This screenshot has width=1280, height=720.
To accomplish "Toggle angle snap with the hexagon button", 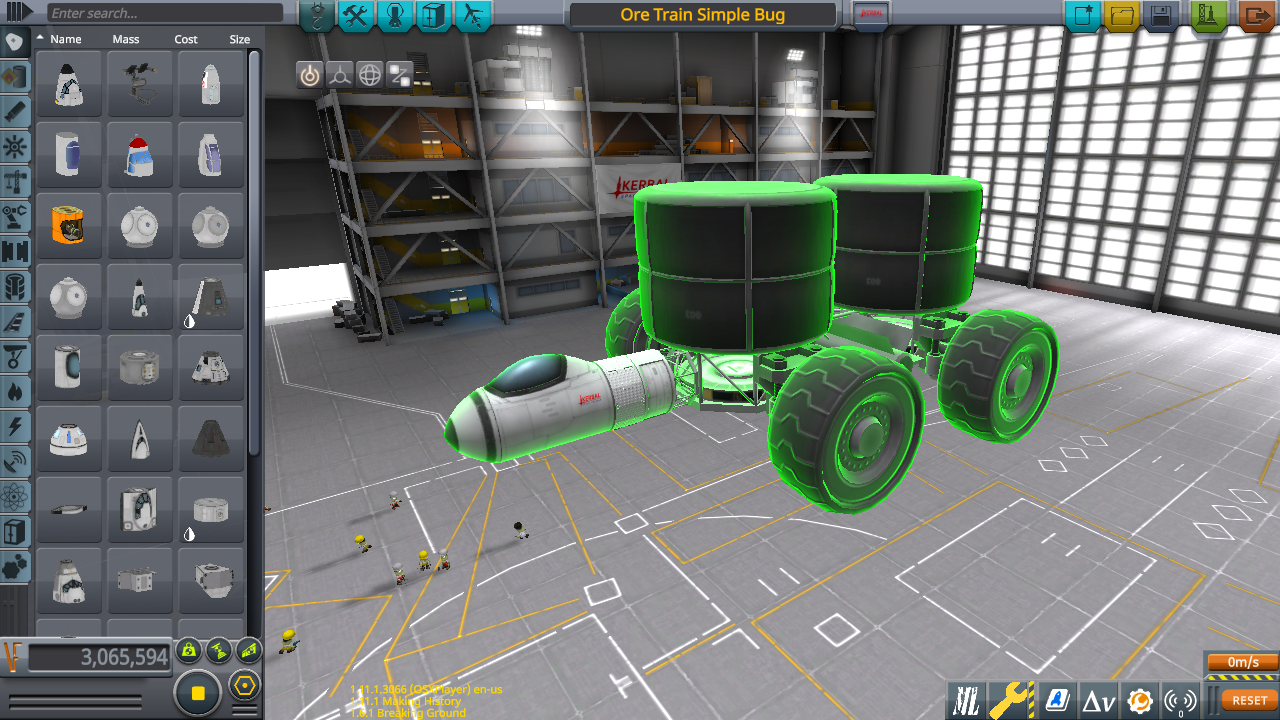I will tap(245, 685).
